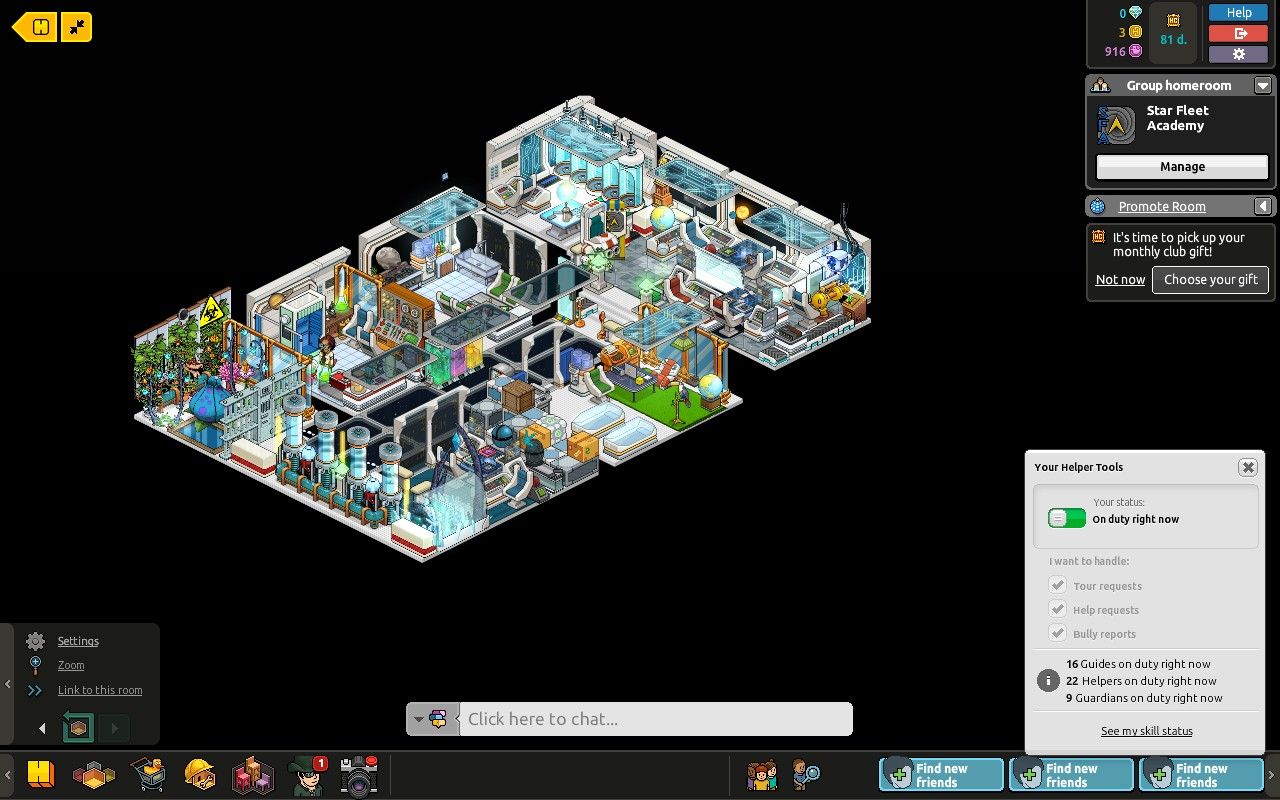The image size is (1280, 800).
Task: Uncheck the Bully reports option
Action: click(x=1057, y=633)
